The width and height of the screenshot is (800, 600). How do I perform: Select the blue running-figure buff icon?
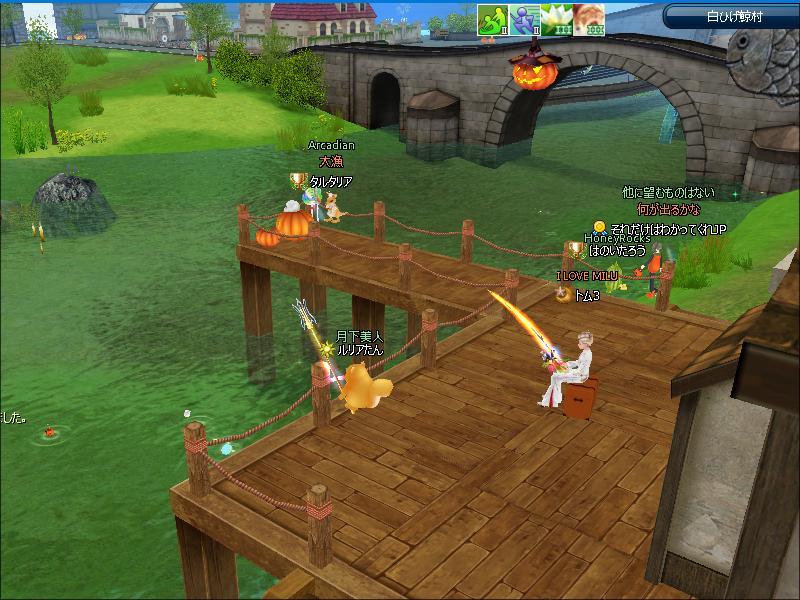tap(523, 21)
